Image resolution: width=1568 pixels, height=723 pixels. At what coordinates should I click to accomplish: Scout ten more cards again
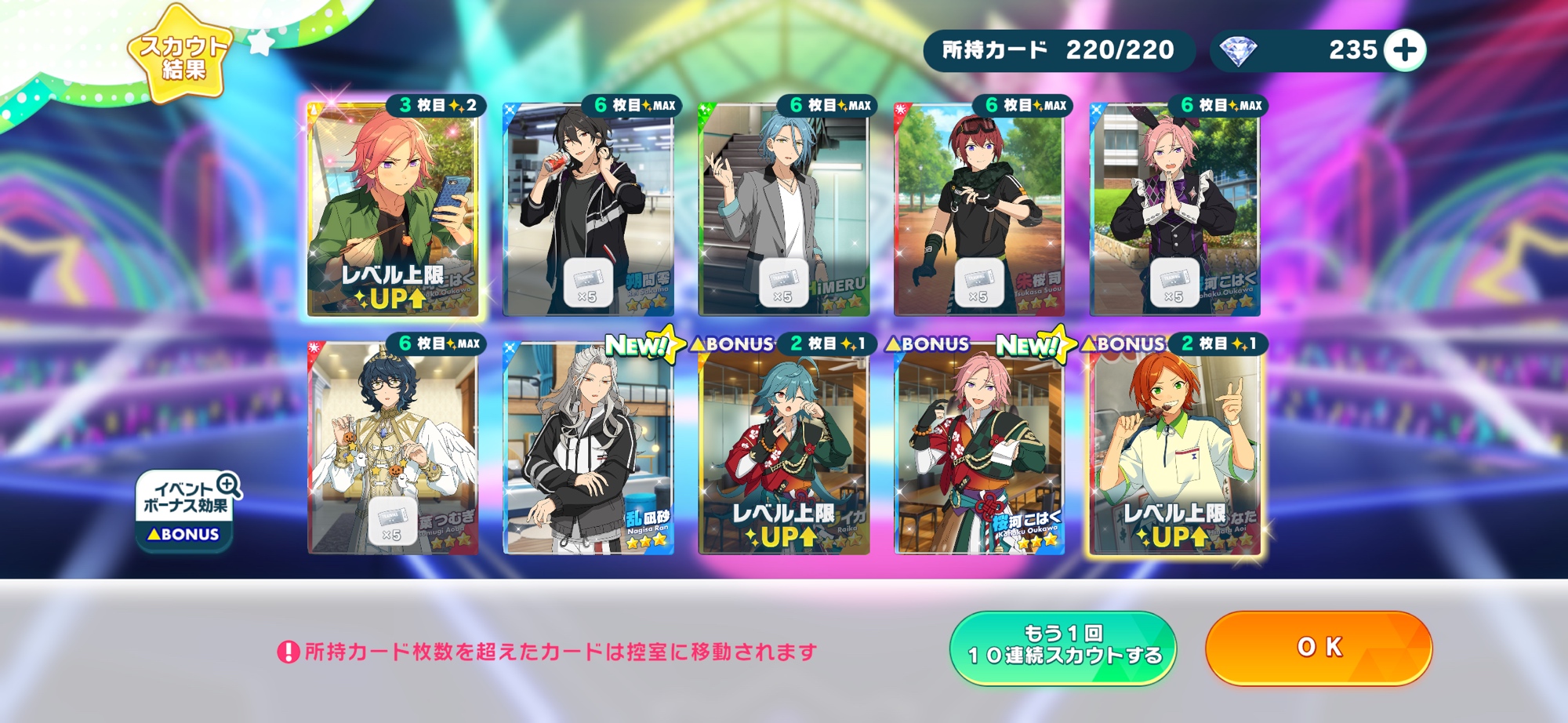pos(1063,647)
